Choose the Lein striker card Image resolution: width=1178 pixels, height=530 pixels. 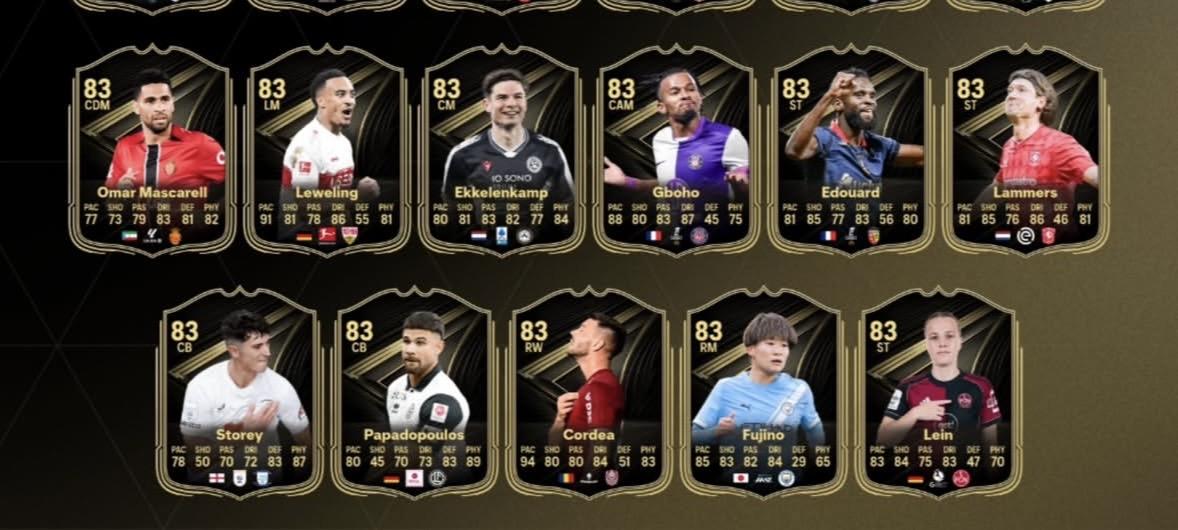tap(939, 392)
